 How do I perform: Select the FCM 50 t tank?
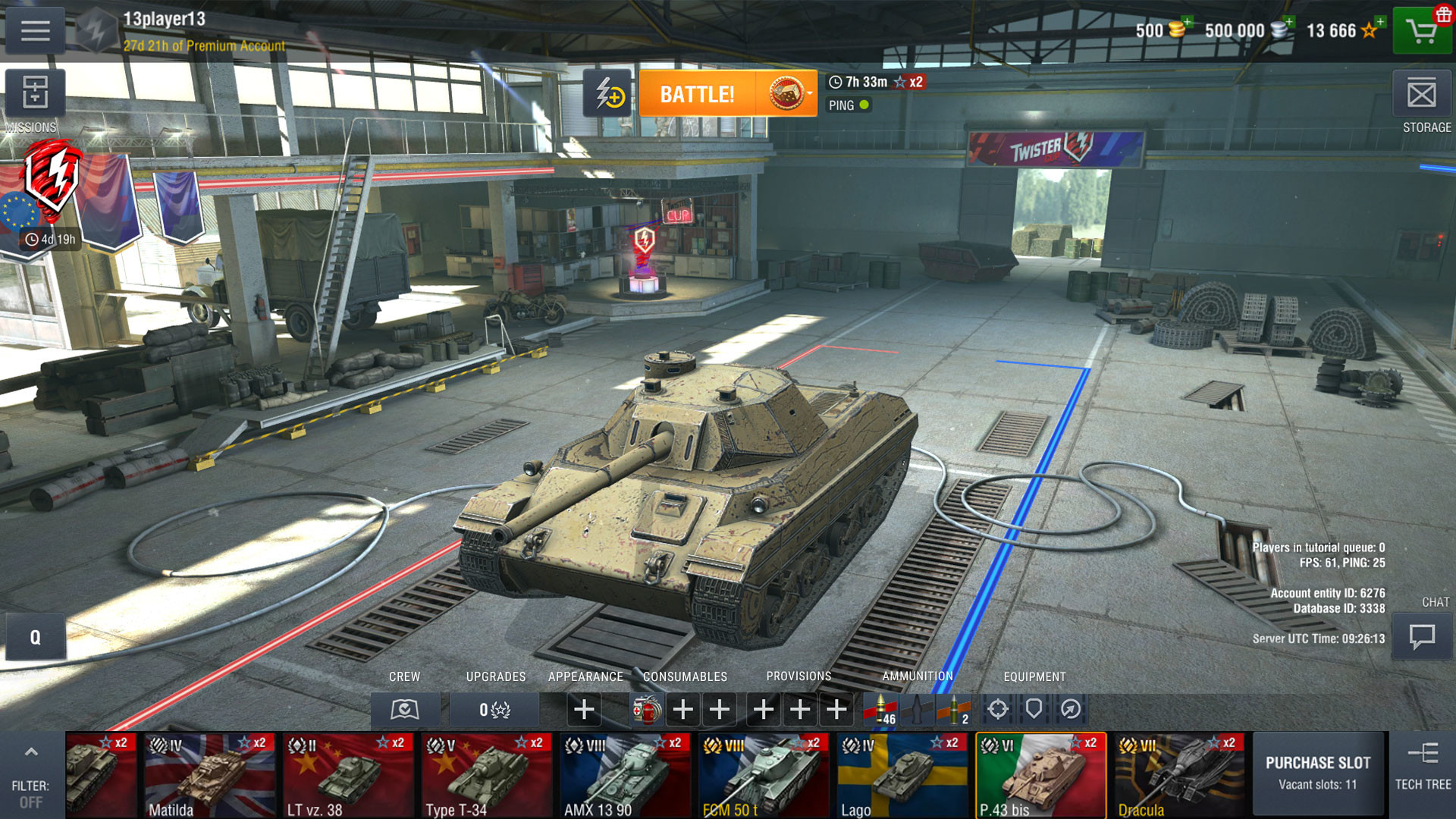(x=764, y=775)
